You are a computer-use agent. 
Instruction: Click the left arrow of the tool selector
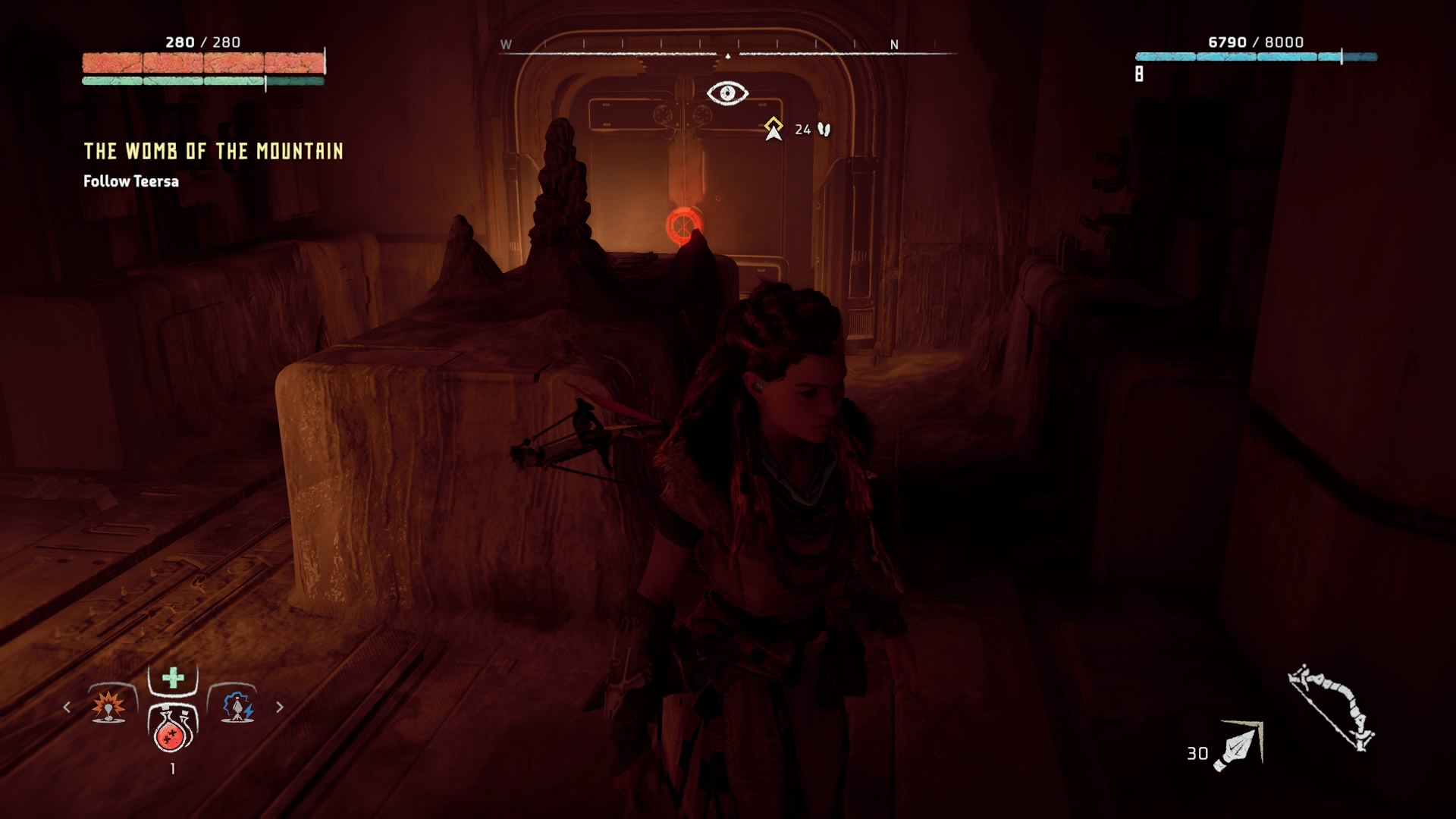pyautogui.click(x=67, y=707)
